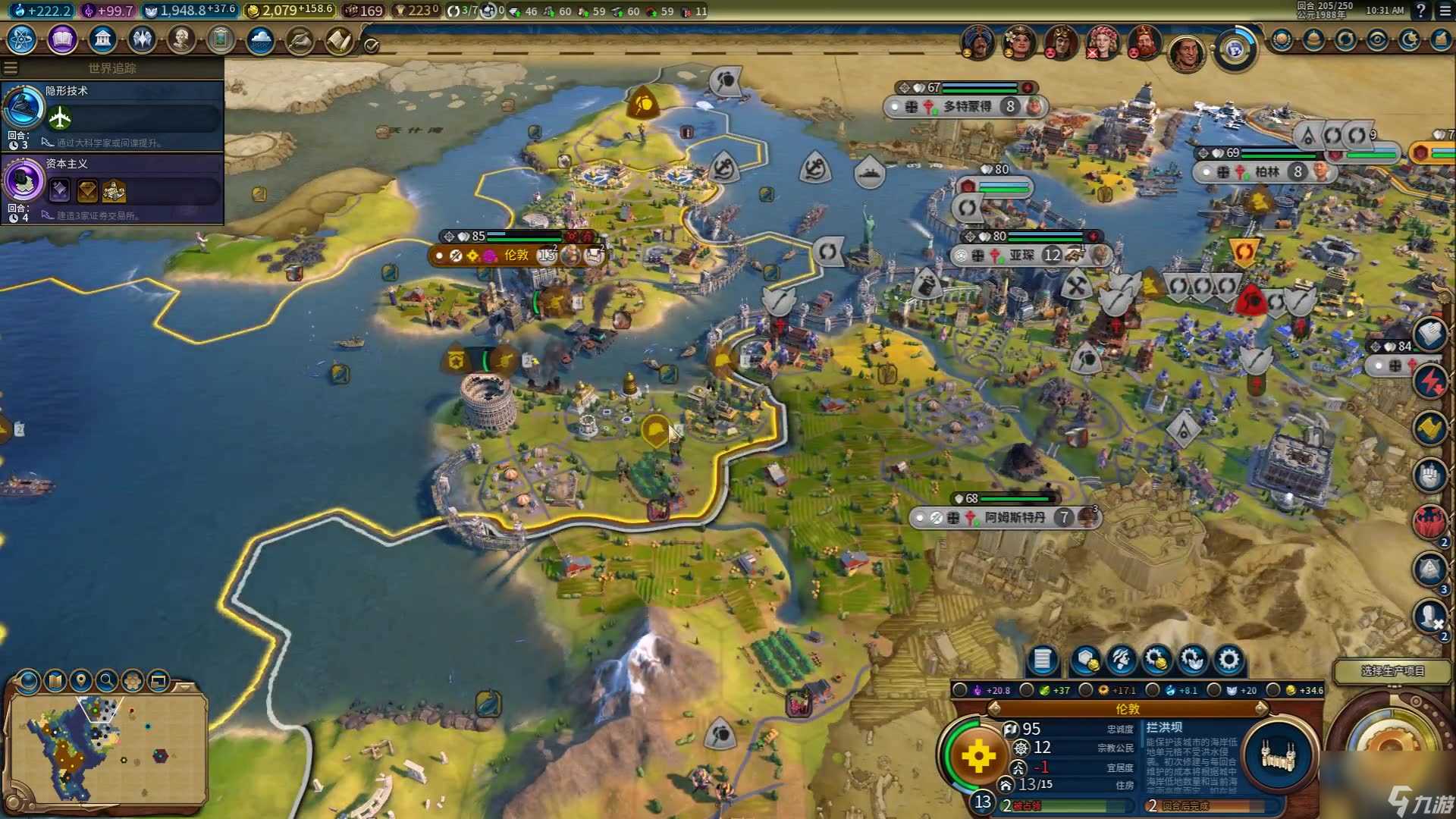The image size is (1456, 819).
Task: Click the Amsterdam city banner
Action: (1014, 517)
